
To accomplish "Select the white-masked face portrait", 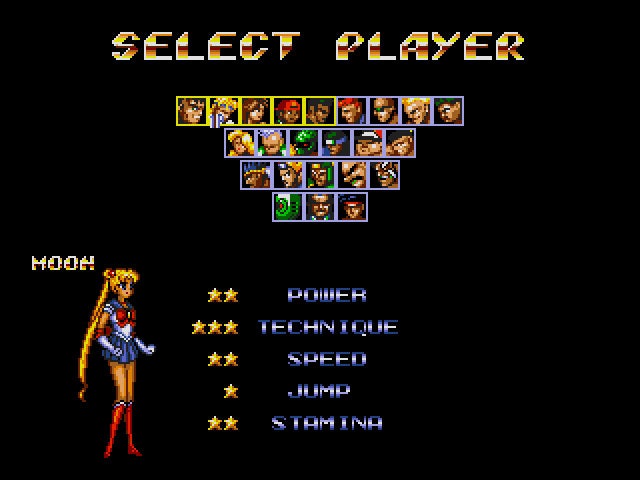I will pos(383,174).
